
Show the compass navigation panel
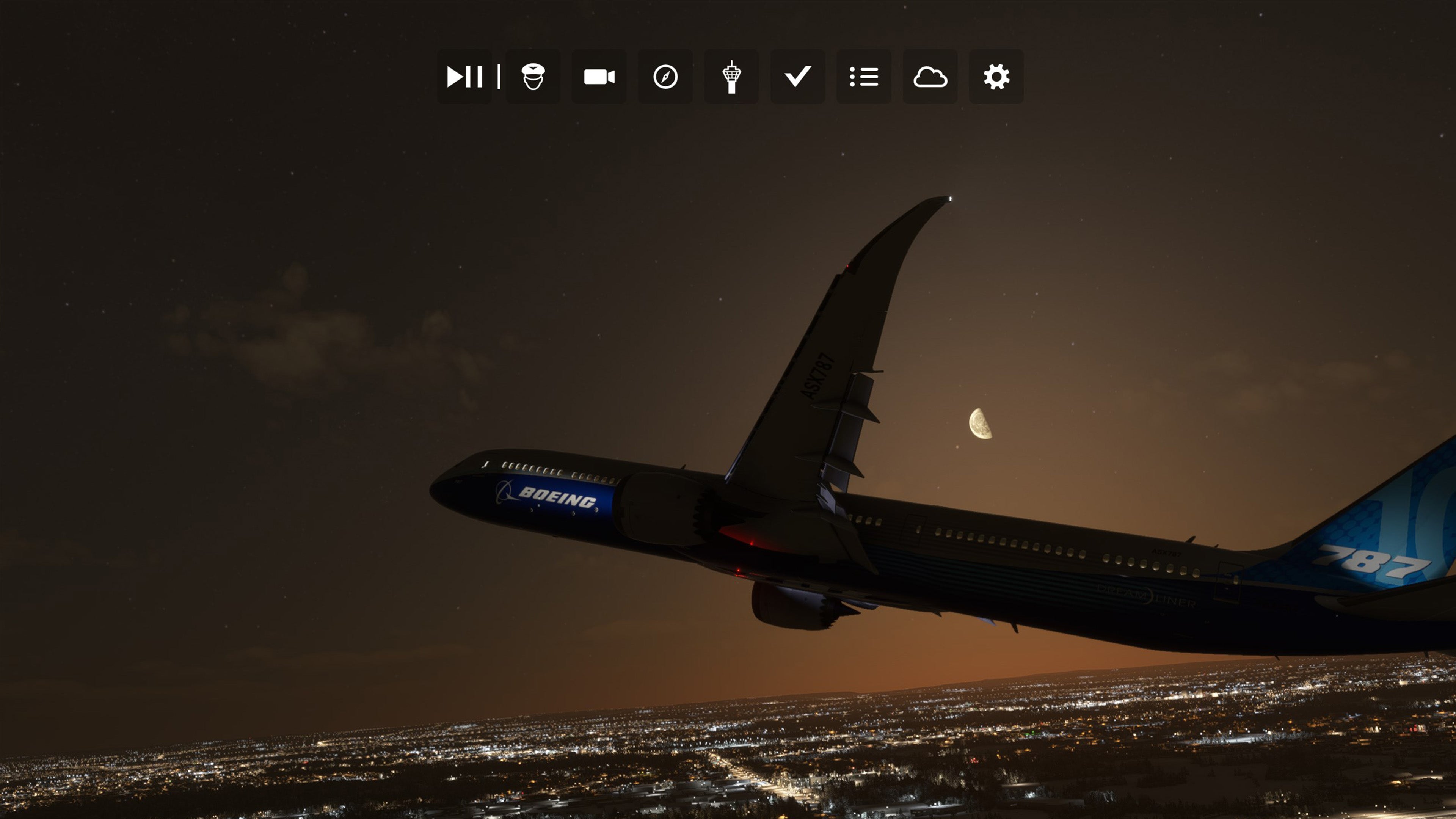(665, 76)
